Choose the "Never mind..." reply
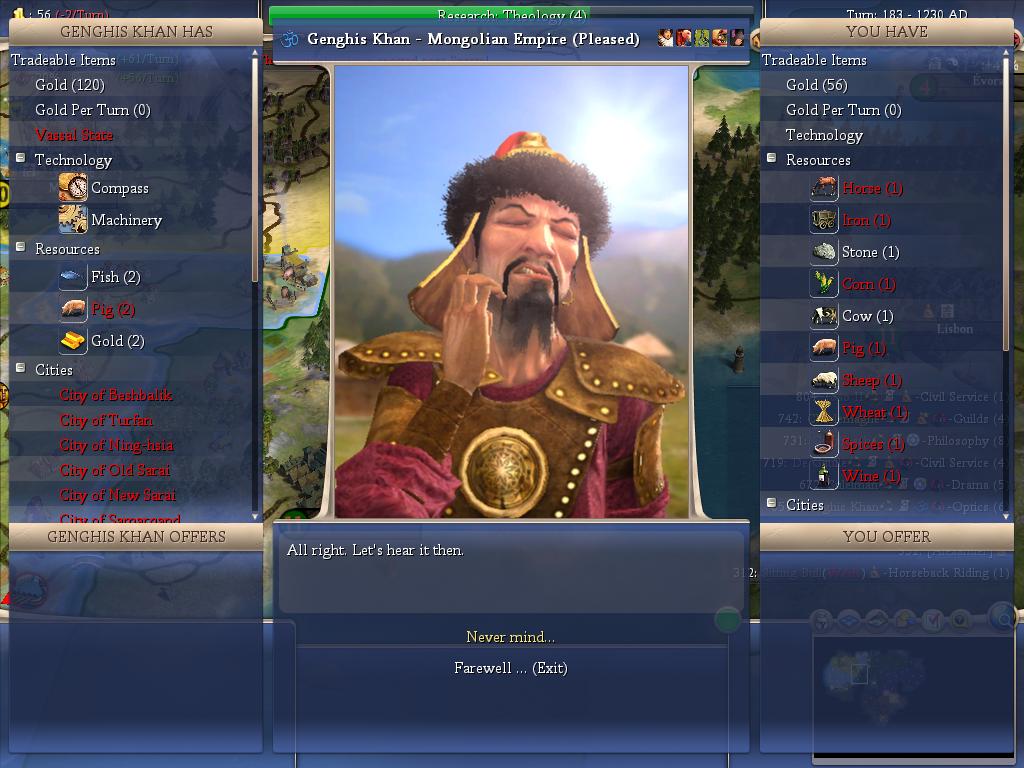Viewport: 1024px width, 768px height. coord(510,637)
